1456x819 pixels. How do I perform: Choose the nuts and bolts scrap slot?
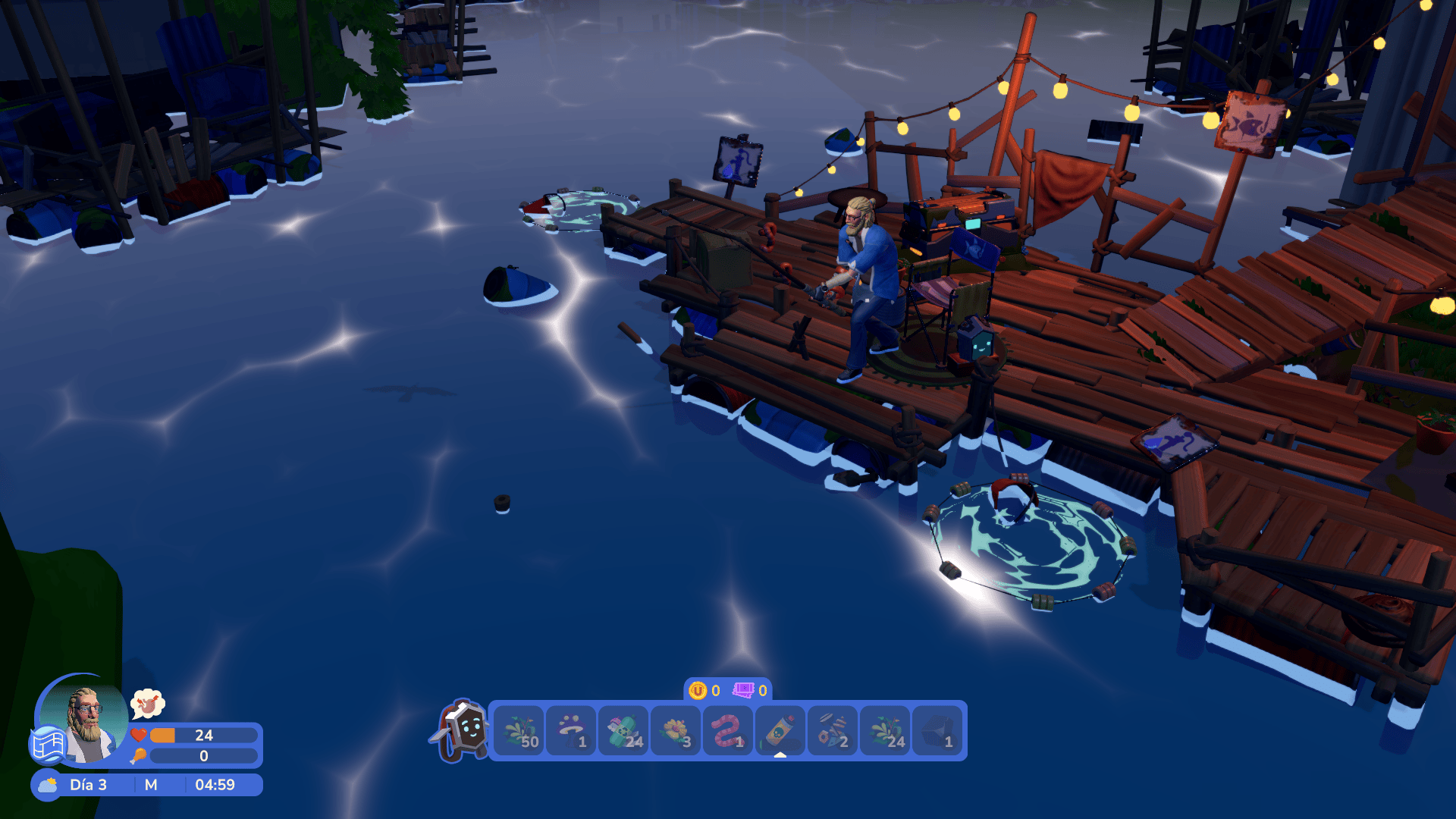(833, 731)
